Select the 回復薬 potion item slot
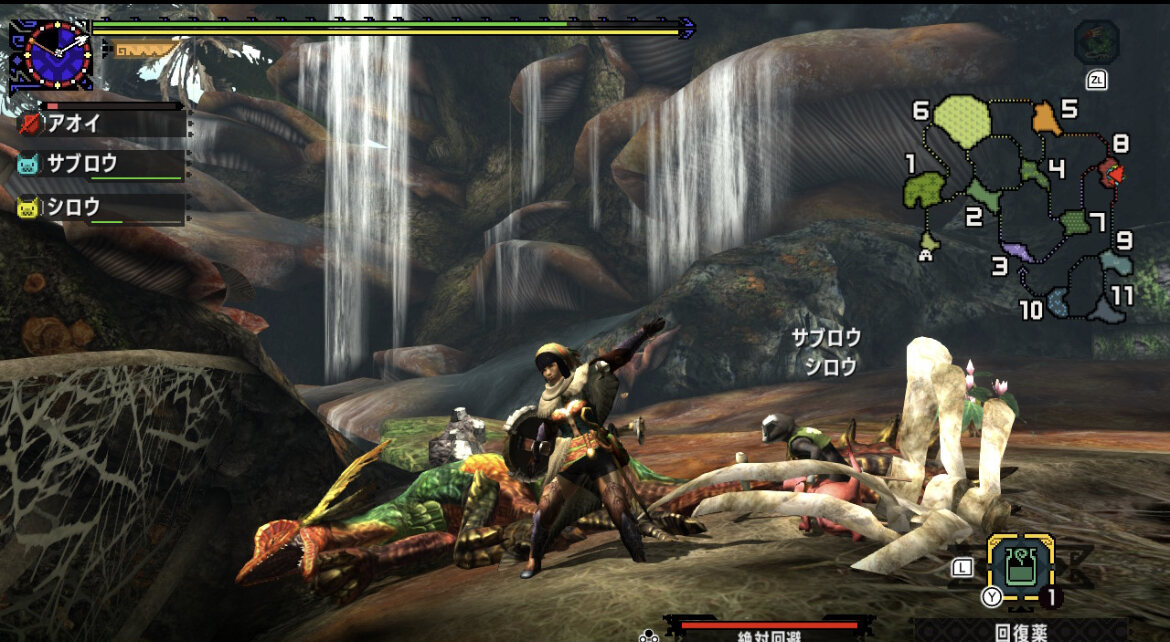Image resolution: width=1170 pixels, height=642 pixels. (x=1020, y=566)
